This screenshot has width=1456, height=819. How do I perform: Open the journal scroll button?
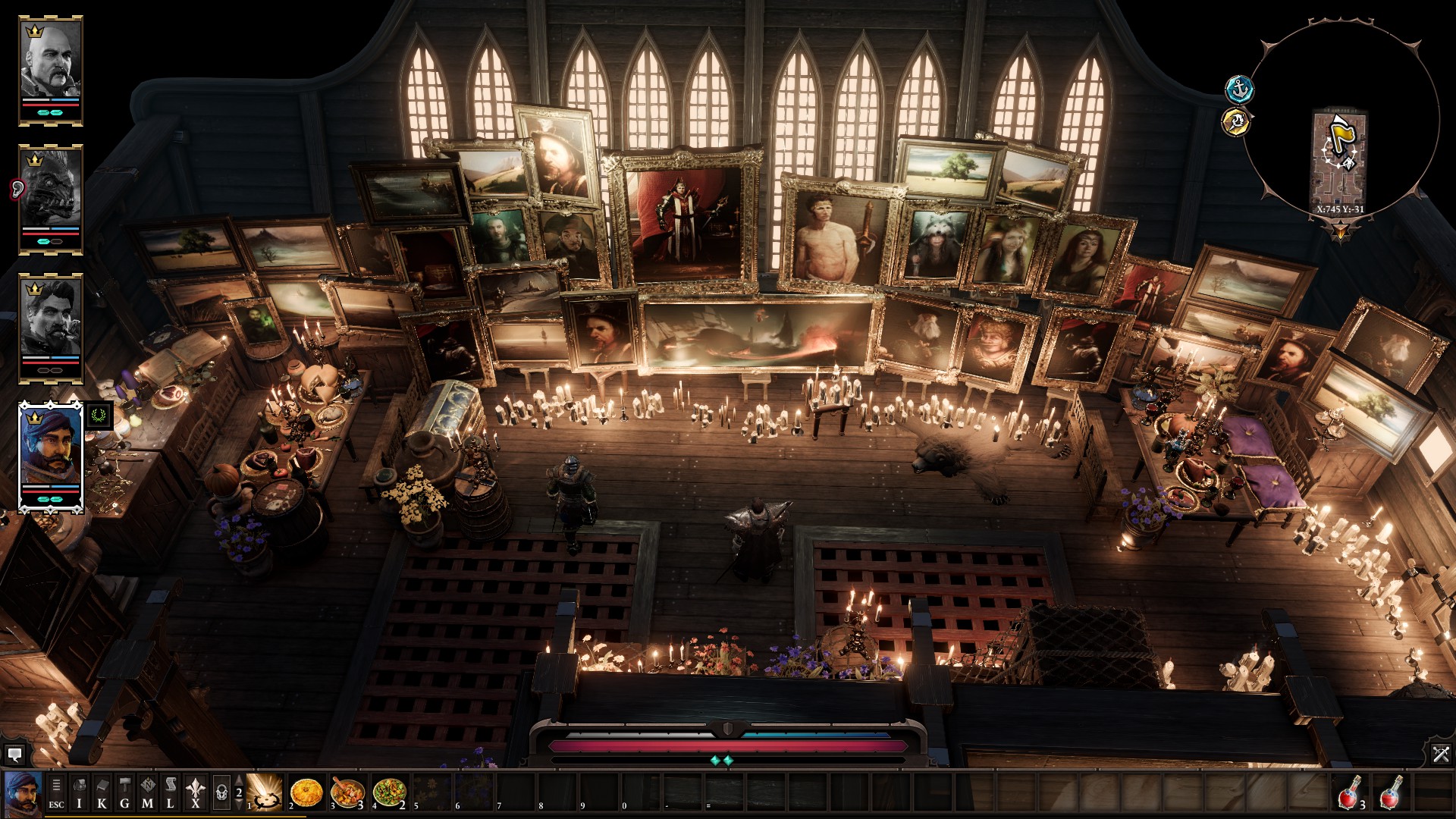[x=171, y=793]
